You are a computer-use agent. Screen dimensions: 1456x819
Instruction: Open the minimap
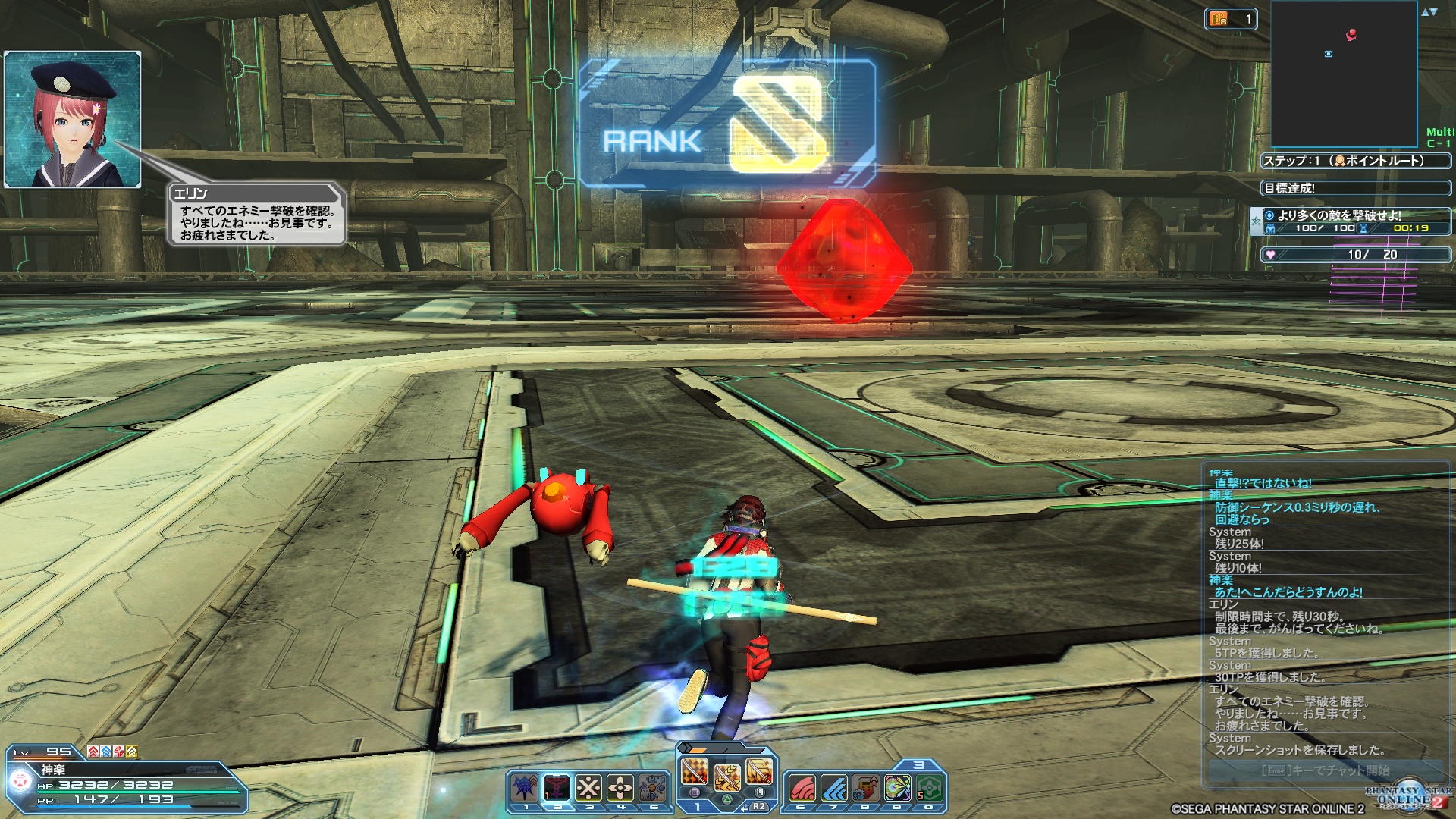click(x=1344, y=74)
